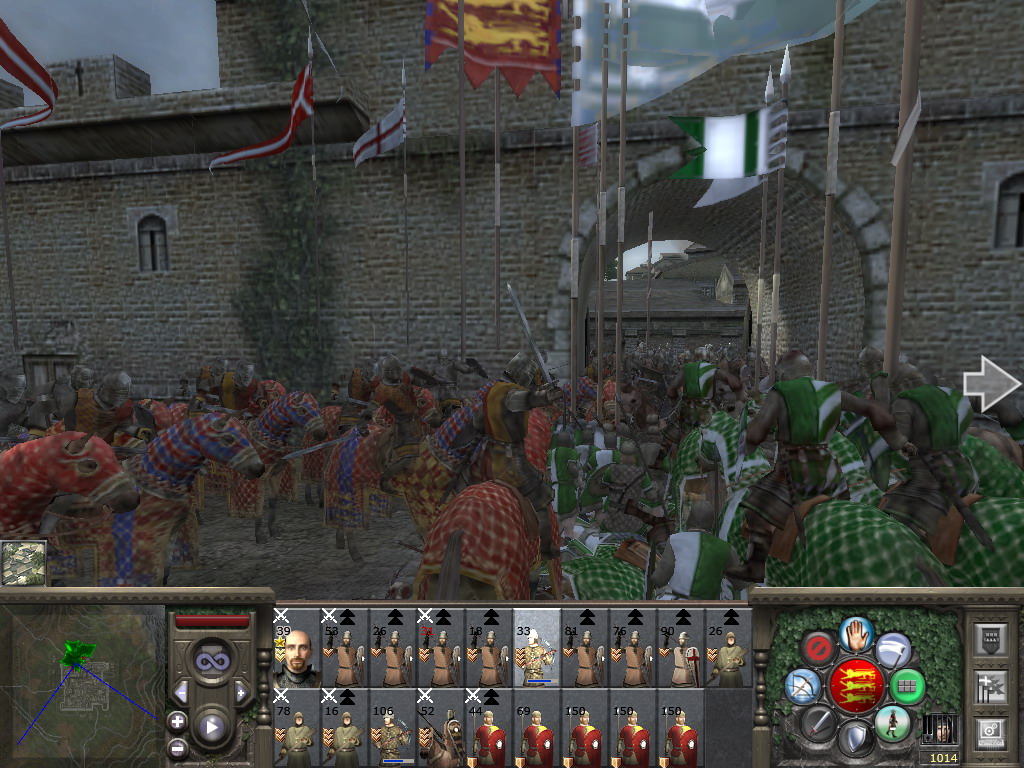Click the green formation grid button
The image size is (1024, 768).
pyautogui.click(x=907, y=686)
